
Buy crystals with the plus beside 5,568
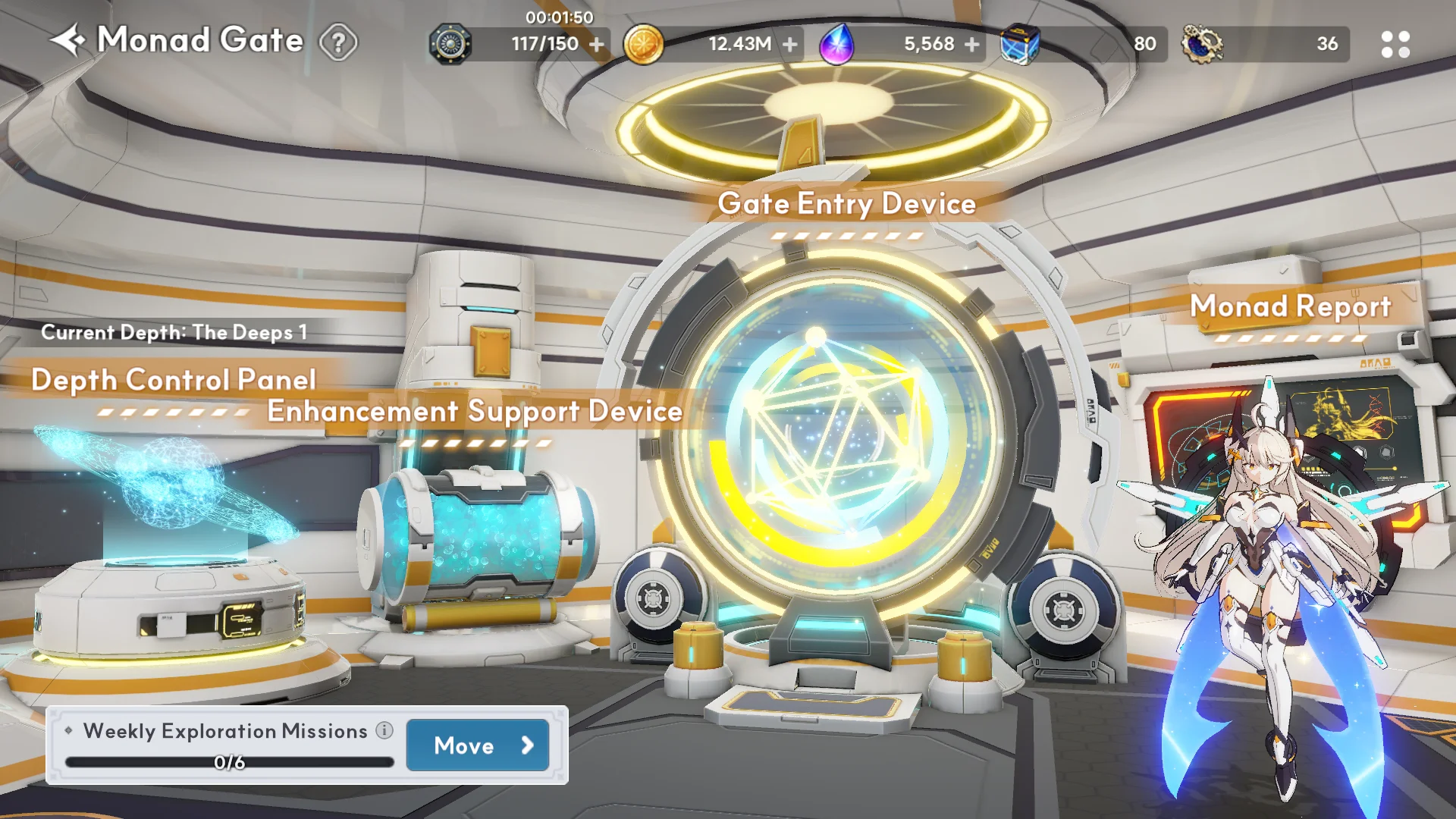click(x=972, y=45)
